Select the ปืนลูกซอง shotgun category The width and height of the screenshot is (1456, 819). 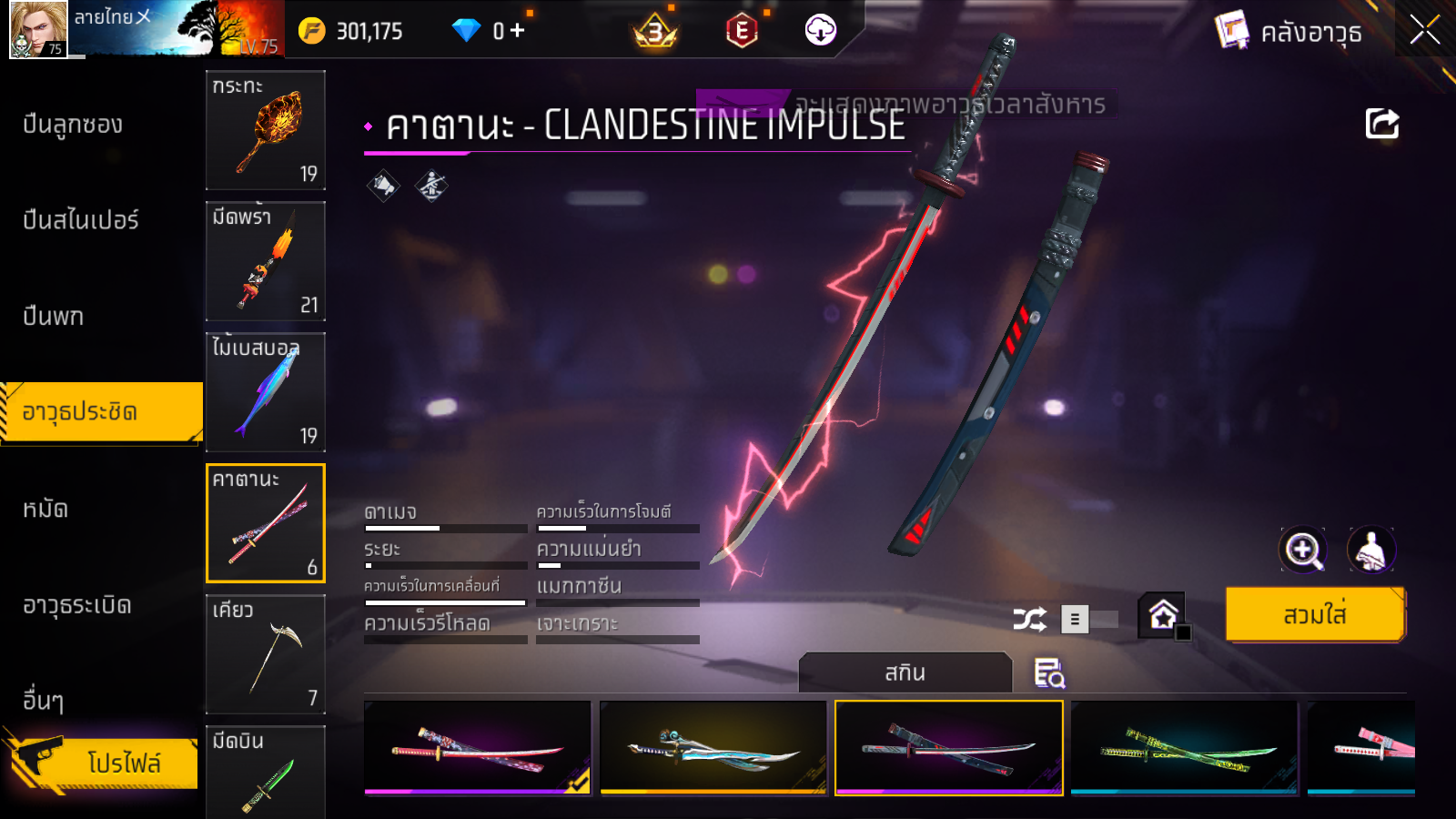[x=73, y=125]
